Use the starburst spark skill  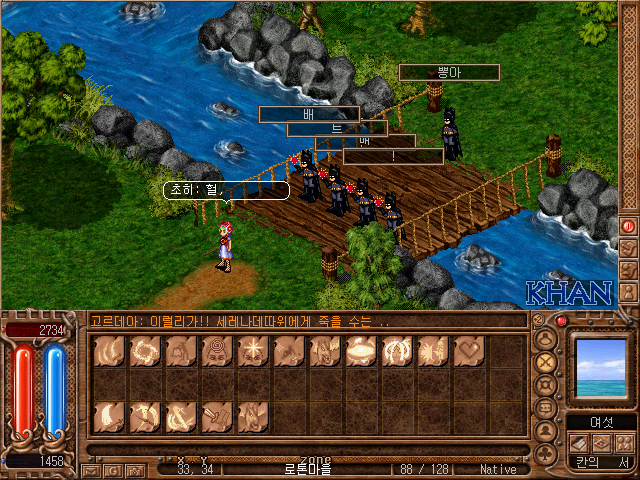[252, 351]
